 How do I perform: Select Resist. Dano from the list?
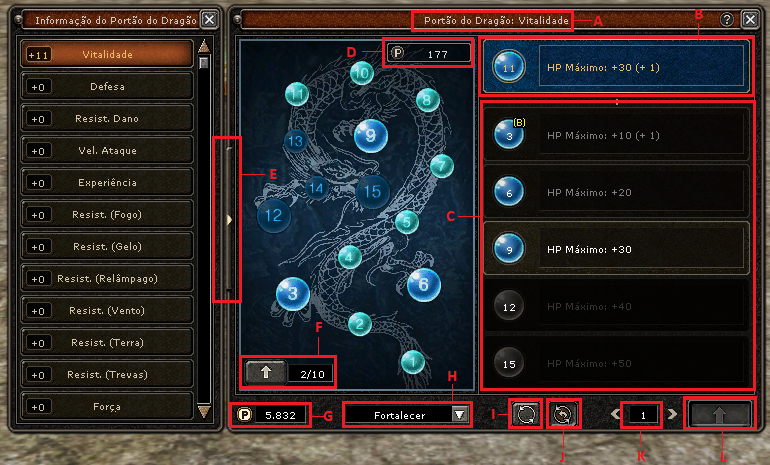click(106, 119)
